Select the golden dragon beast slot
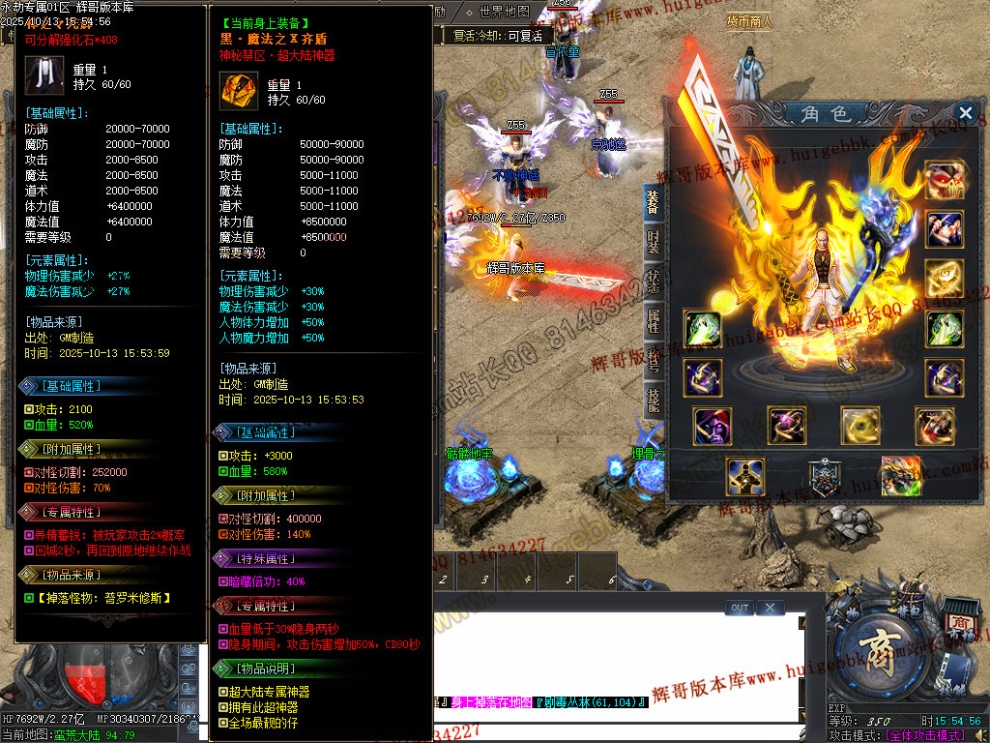The height and width of the screenshot is (743, 990). click(900, 476)
